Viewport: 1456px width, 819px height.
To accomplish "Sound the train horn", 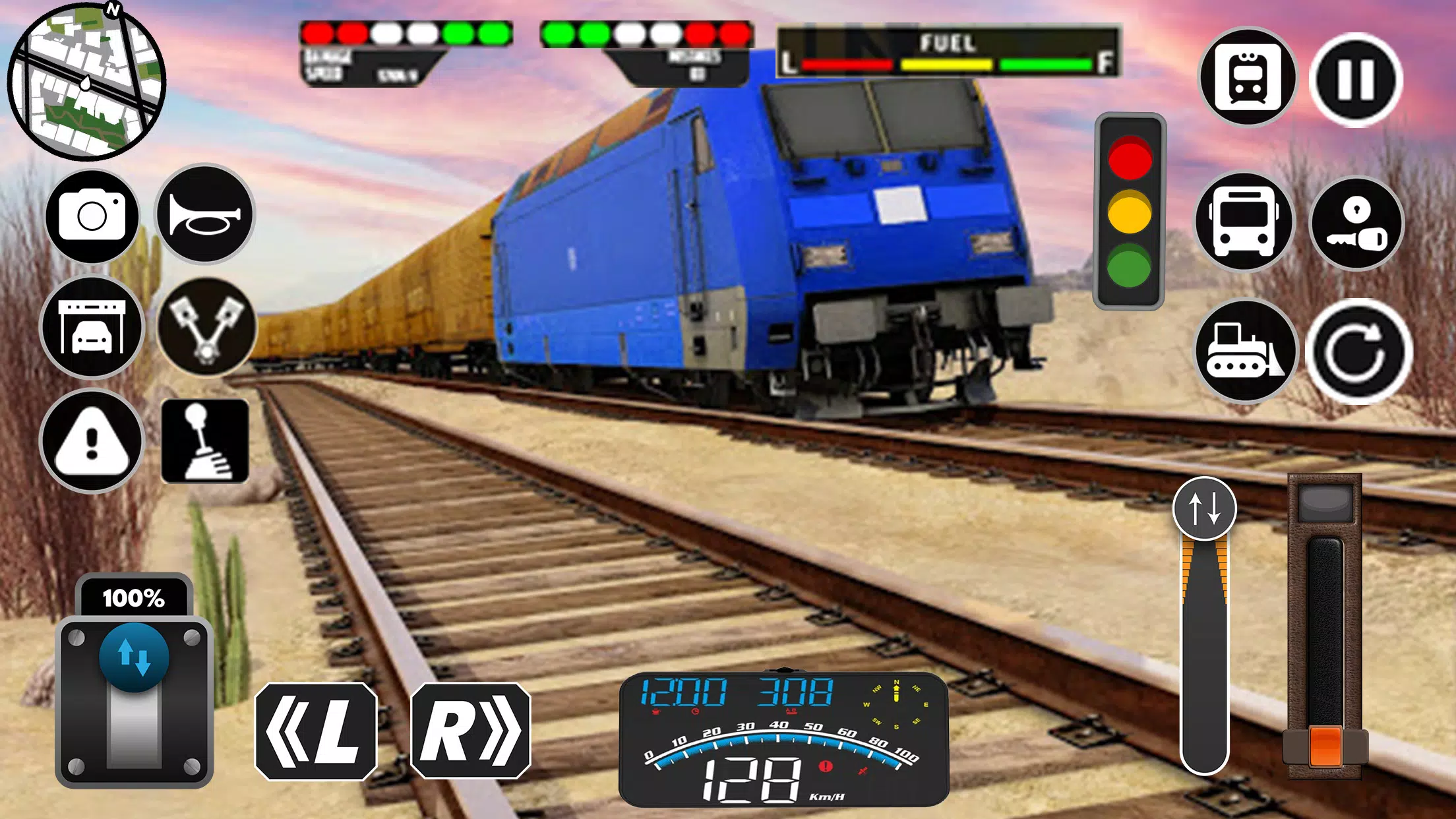I will tap(204, 216).
